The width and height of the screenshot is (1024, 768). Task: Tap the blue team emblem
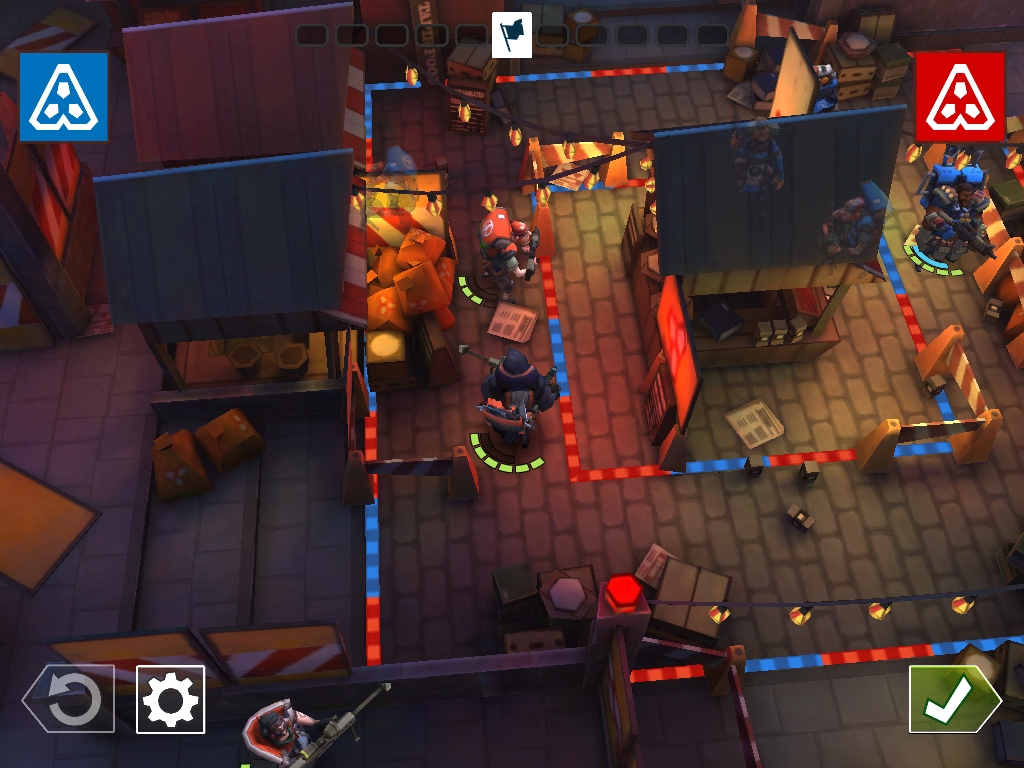pos(63,96)
